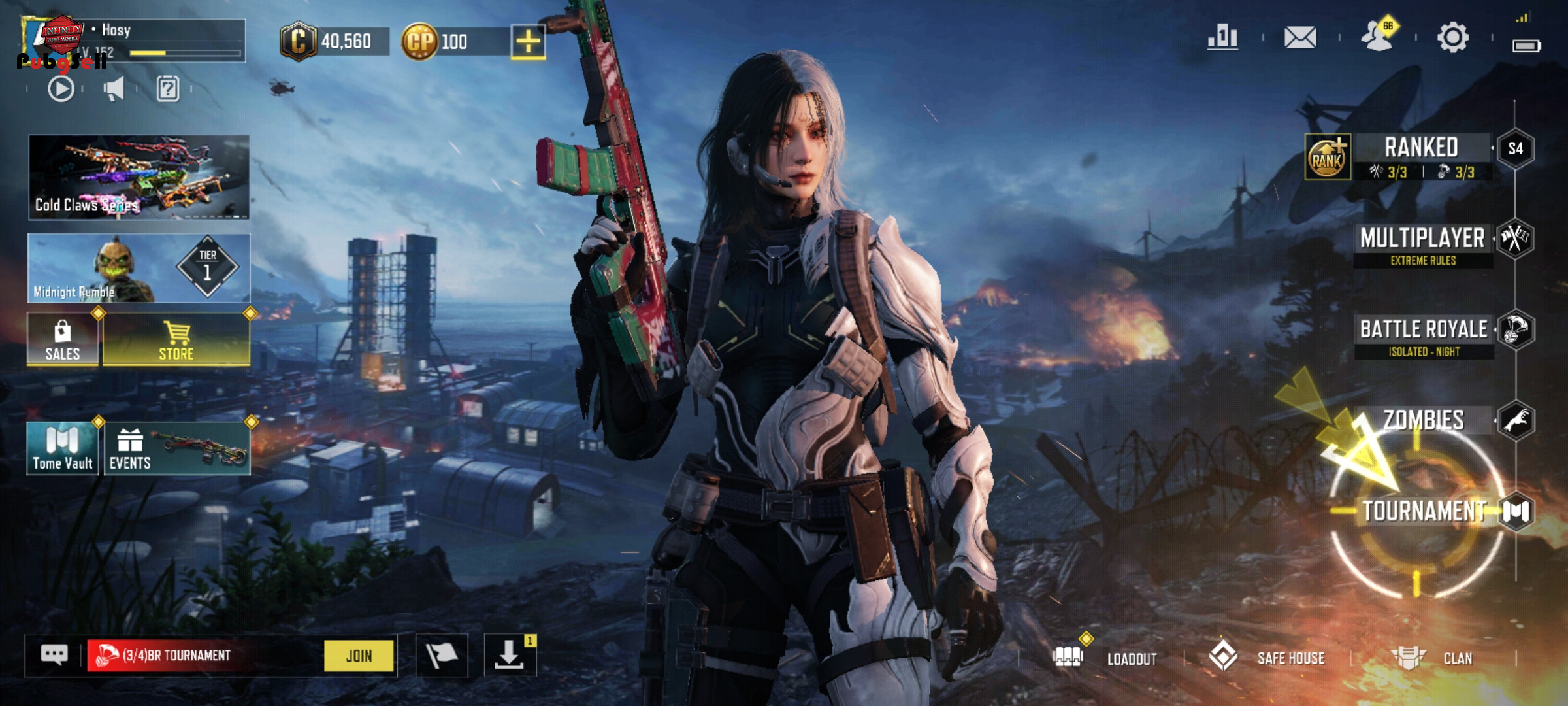Open the Events panel

pyautogui.click(x=176, y=448)
